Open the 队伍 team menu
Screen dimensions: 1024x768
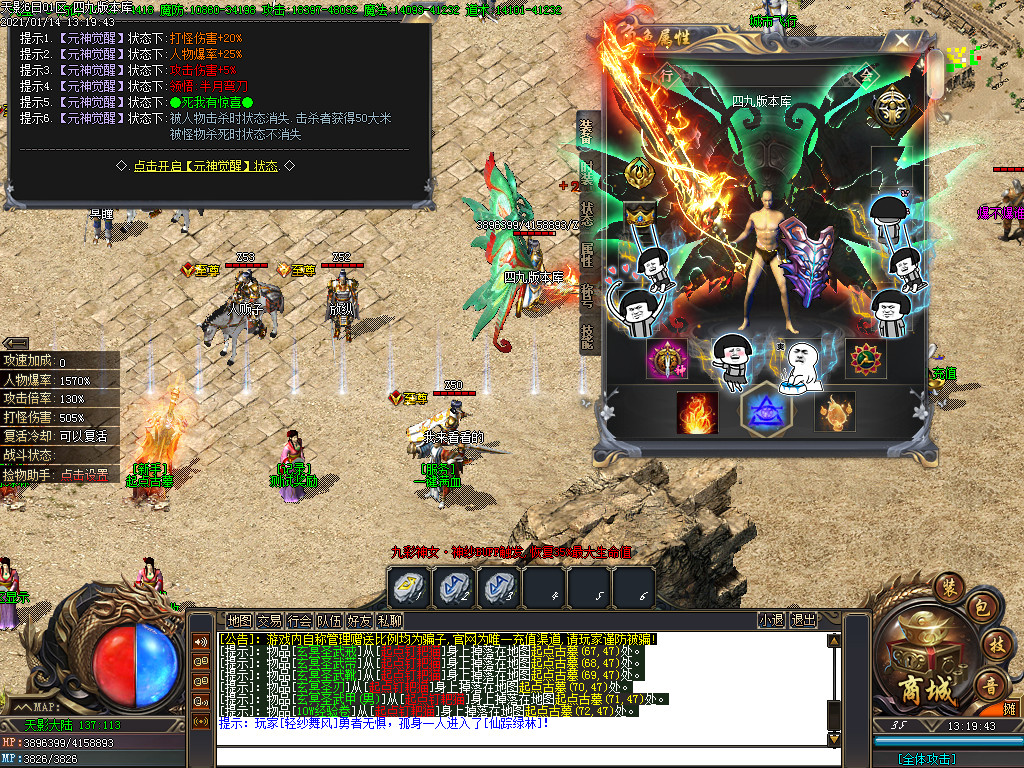click(329, 620)
